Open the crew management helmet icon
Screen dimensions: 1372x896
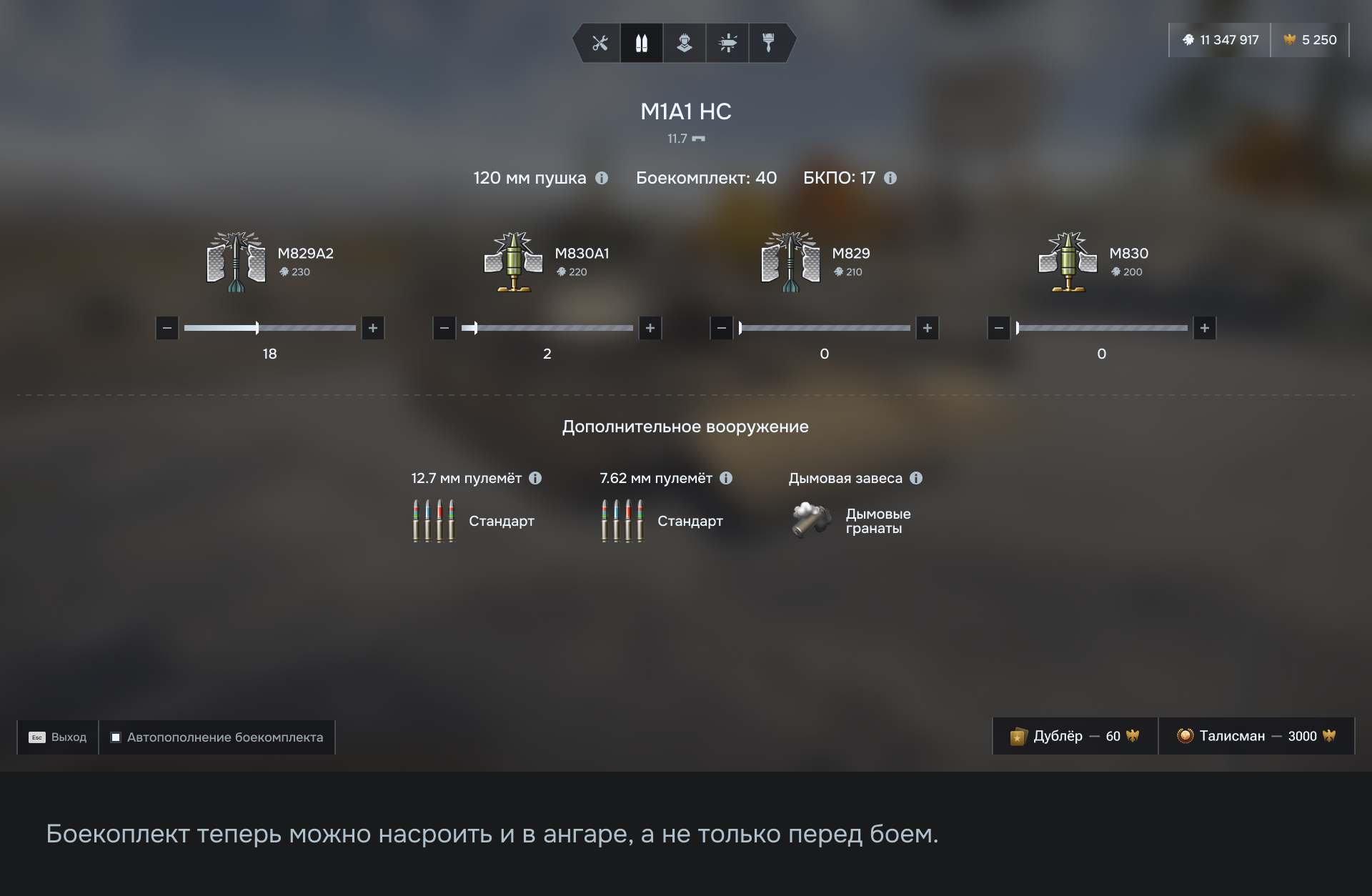coord(685,43)
